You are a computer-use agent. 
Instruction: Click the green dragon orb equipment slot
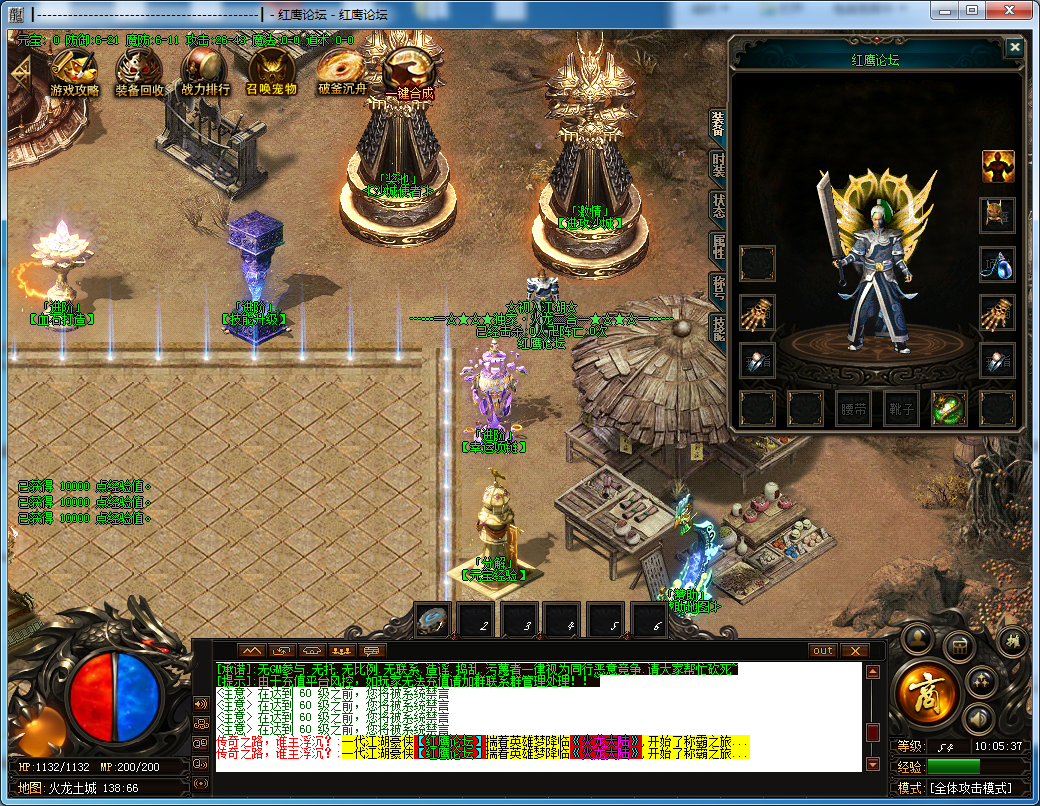pos(949,408)
